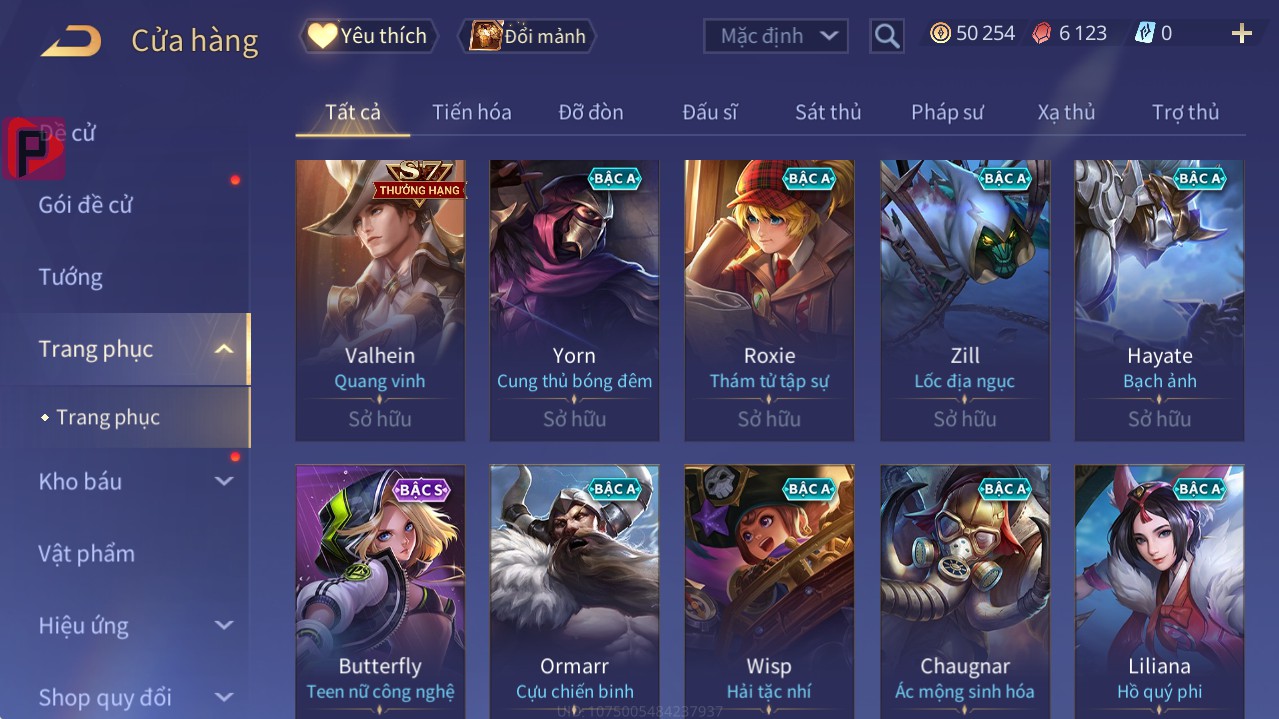This screenshot has height=719, width=1279.
Task: Show the Sát thủ skins tab
Action: [x=827, y=112]
